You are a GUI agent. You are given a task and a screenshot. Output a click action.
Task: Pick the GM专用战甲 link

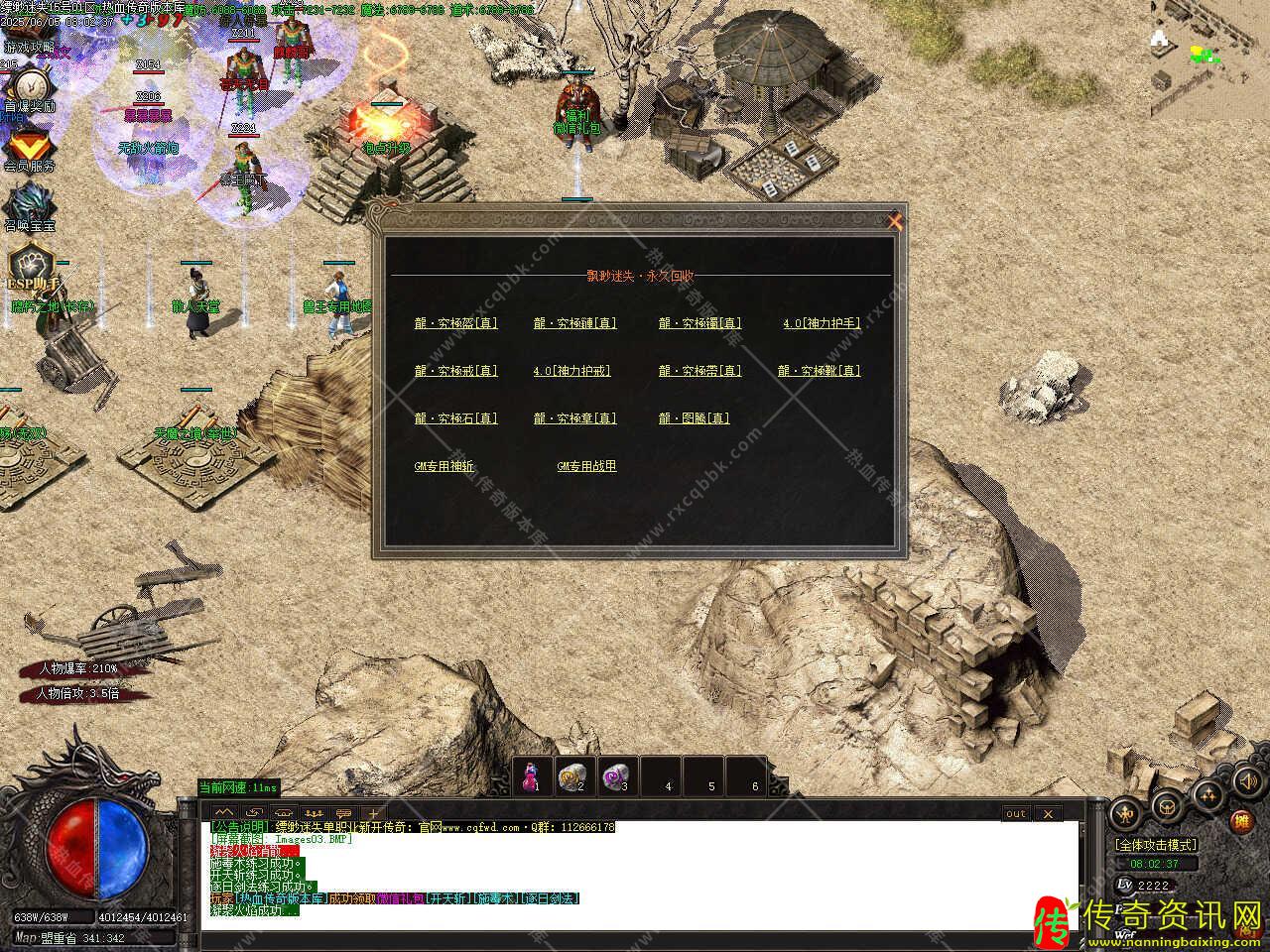586,466
